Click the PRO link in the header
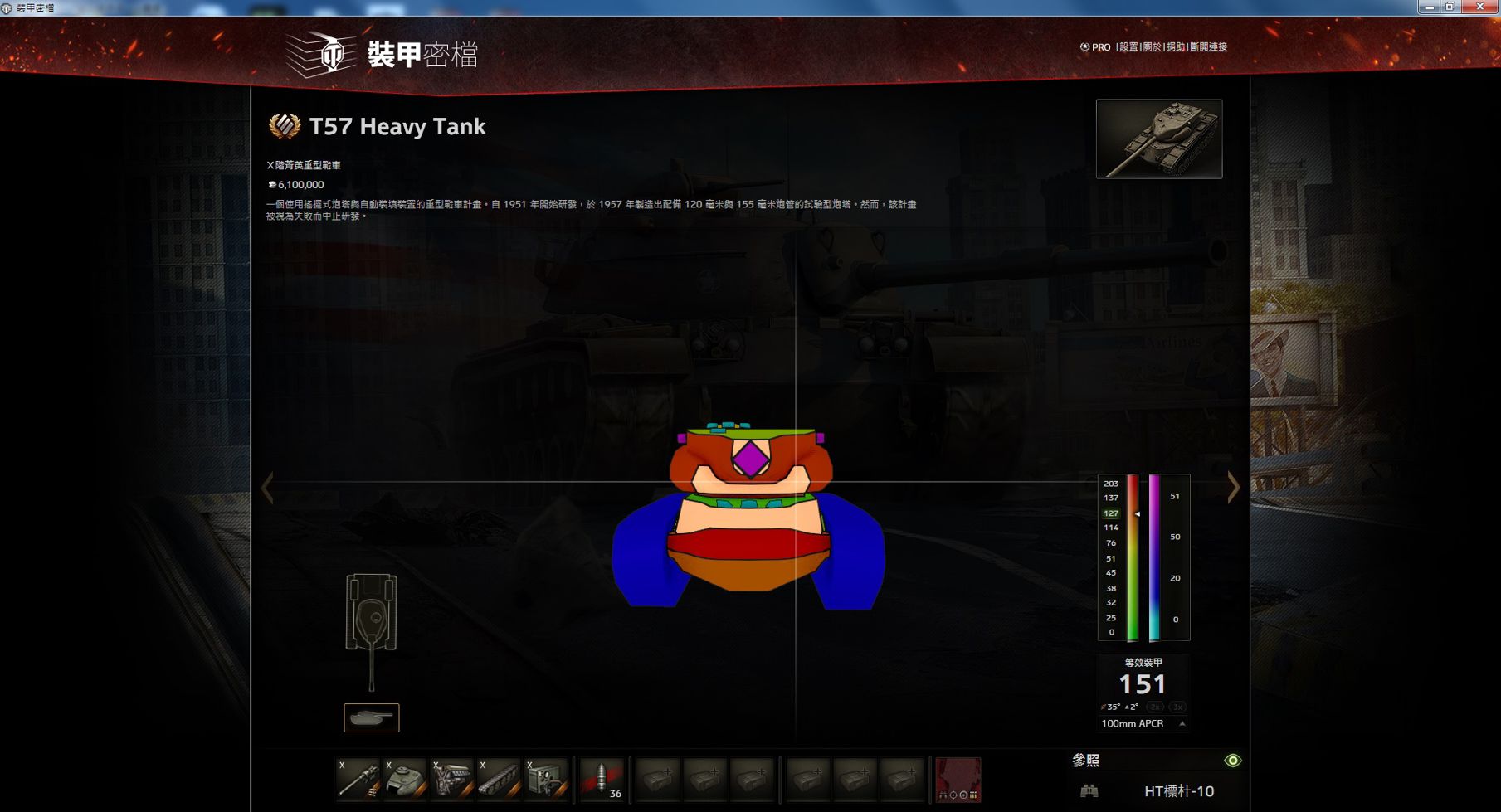This screenshot has width=1501, height=812. click(x=1099, y=47)
